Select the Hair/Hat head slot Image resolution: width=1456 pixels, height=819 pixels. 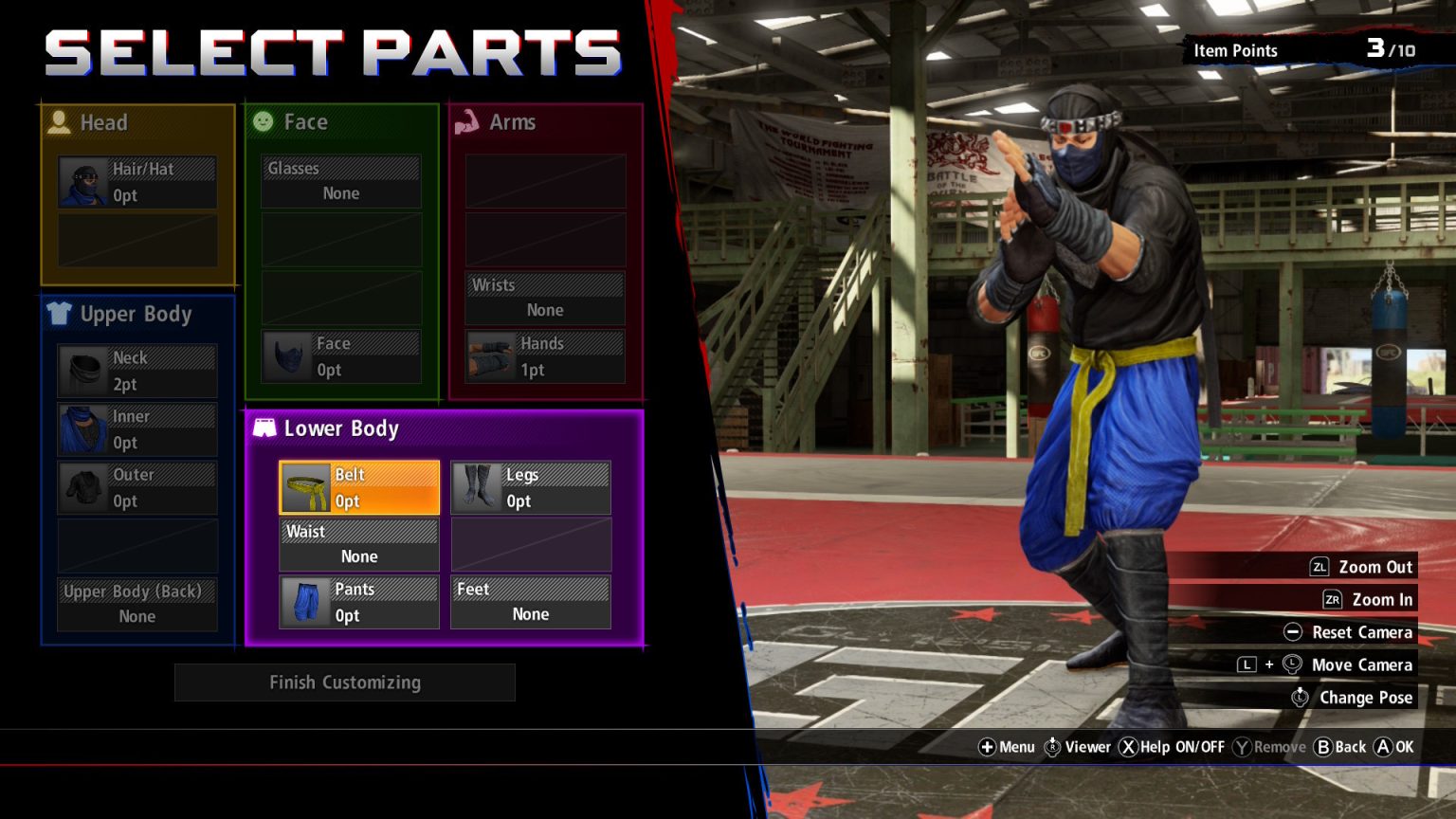pyautogui.click(x=137, y=182)
